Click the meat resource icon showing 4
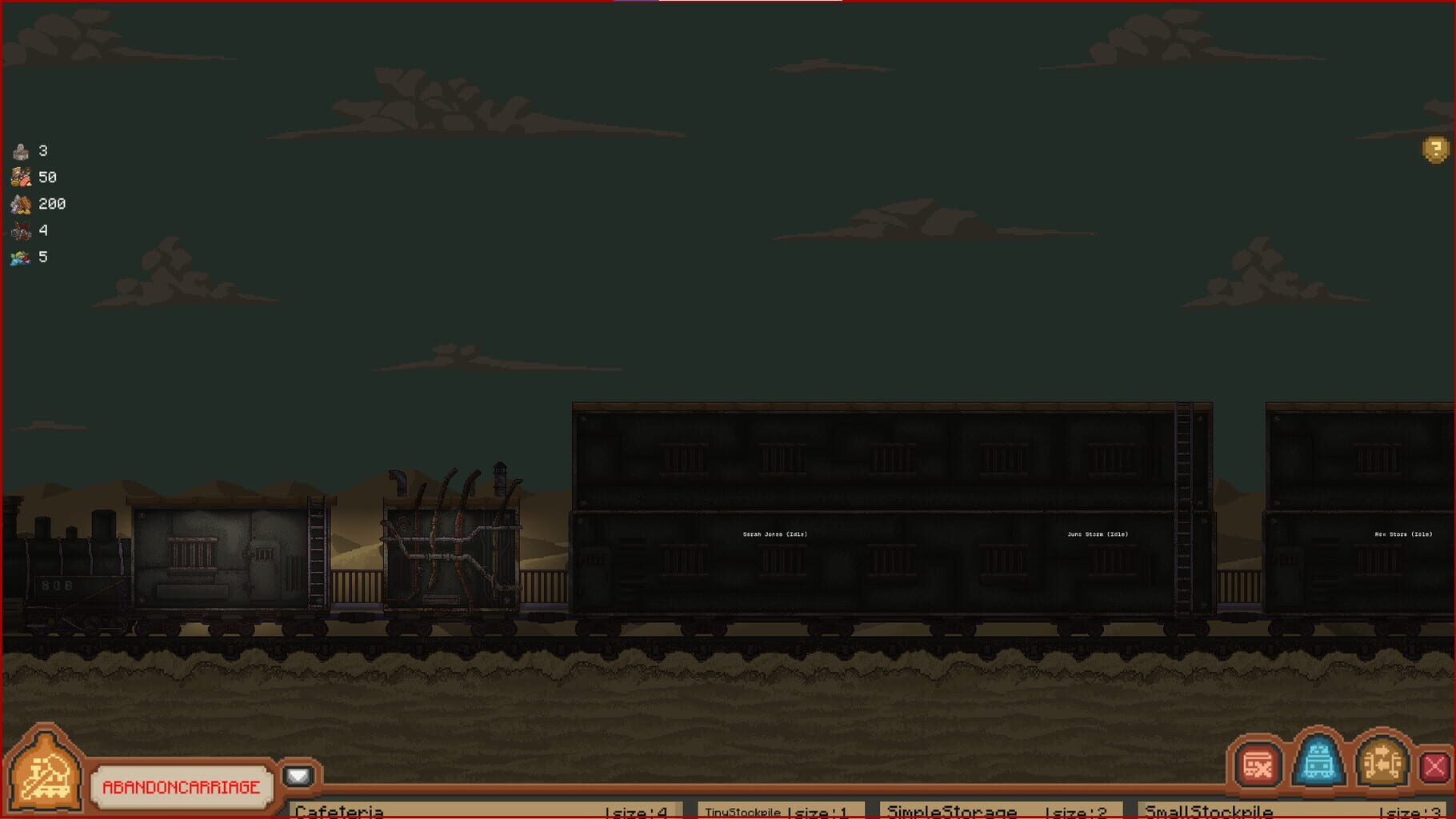The width and height of the screenshot is (1456, 819). (x=20, y=230)
